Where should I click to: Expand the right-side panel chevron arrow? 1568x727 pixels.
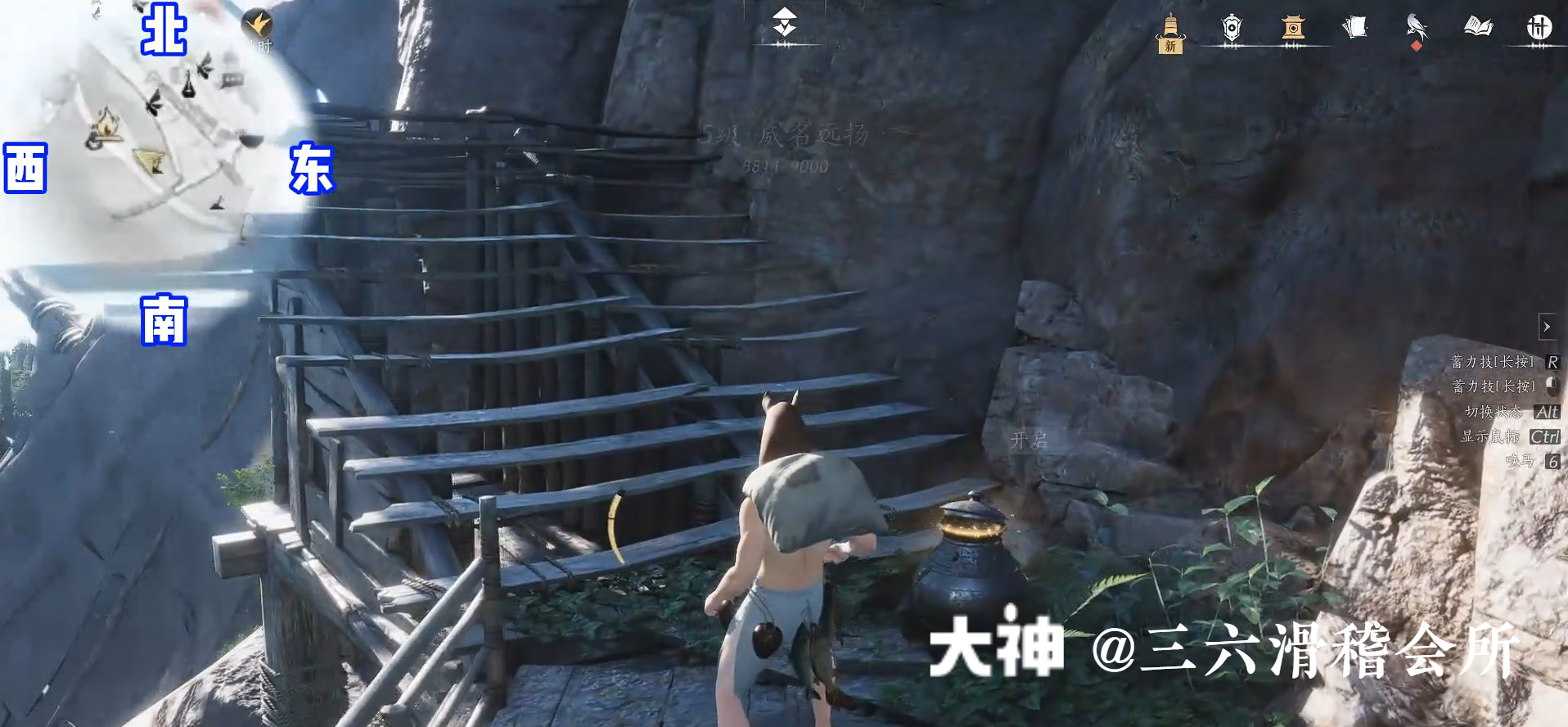1548,327
